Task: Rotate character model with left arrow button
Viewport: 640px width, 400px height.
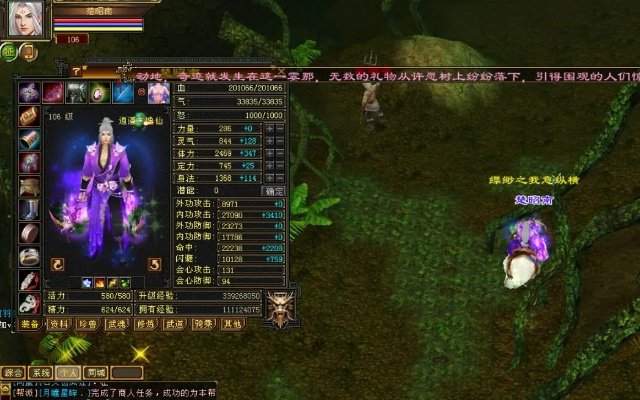Action: (x=58, y=265)
